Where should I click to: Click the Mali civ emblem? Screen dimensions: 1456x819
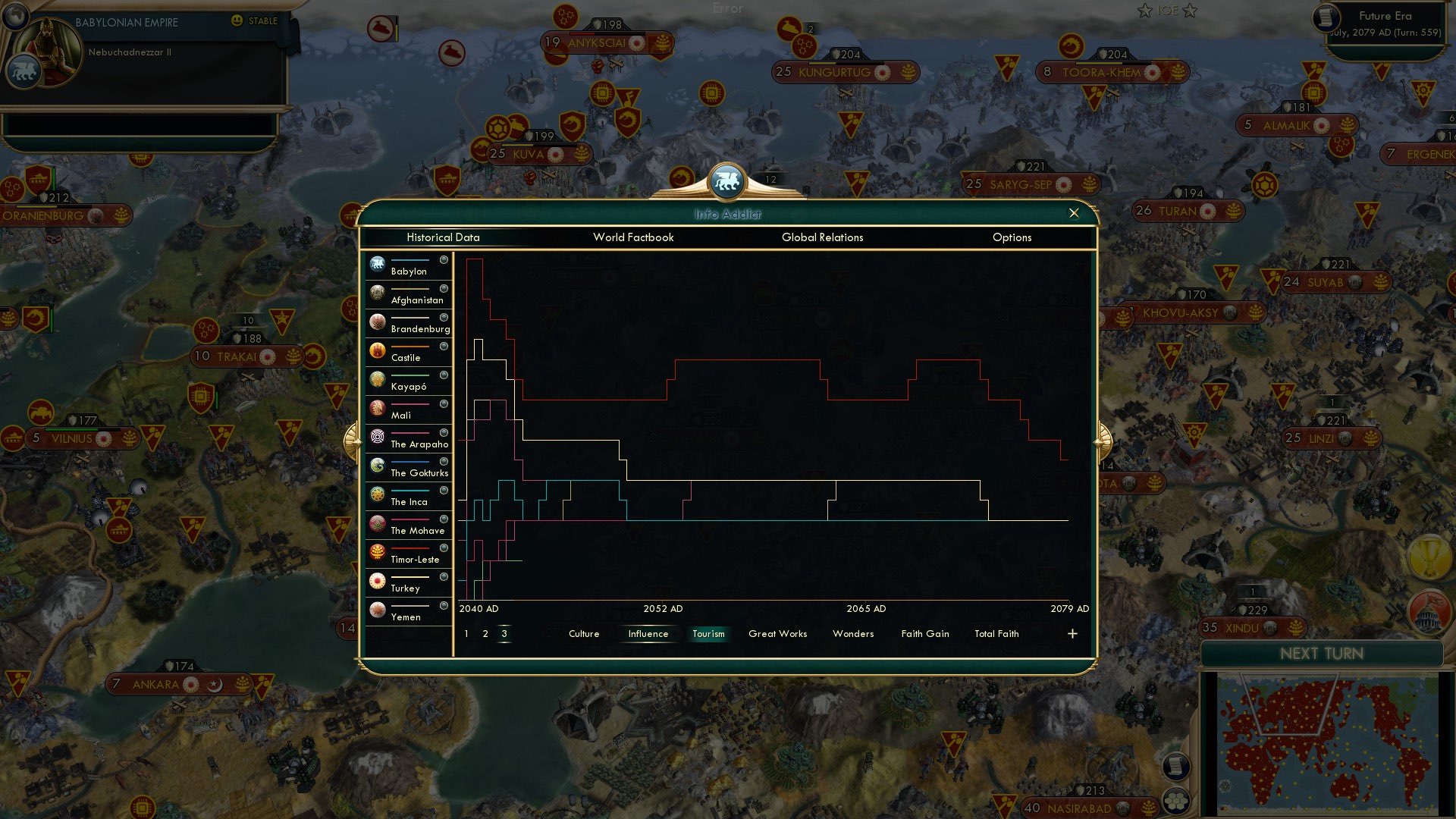[x=377, y=408]
